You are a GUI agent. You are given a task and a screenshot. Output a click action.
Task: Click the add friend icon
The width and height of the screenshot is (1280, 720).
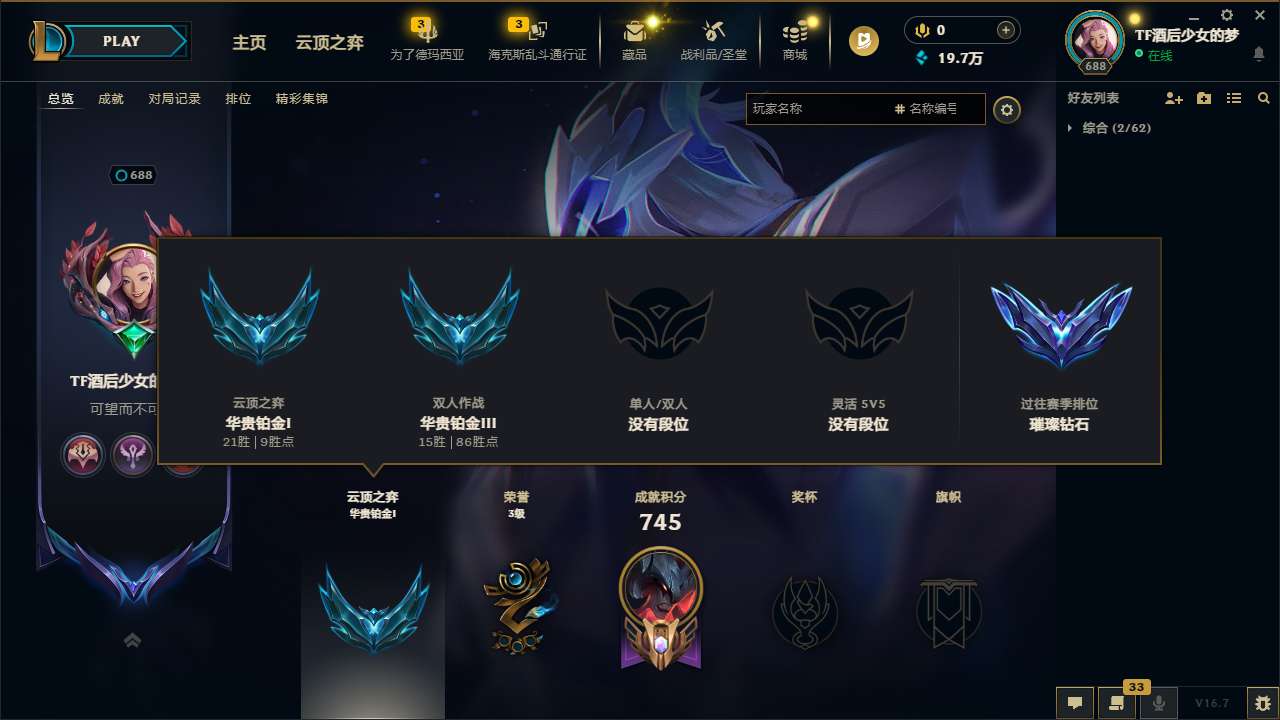point(1172,97)
